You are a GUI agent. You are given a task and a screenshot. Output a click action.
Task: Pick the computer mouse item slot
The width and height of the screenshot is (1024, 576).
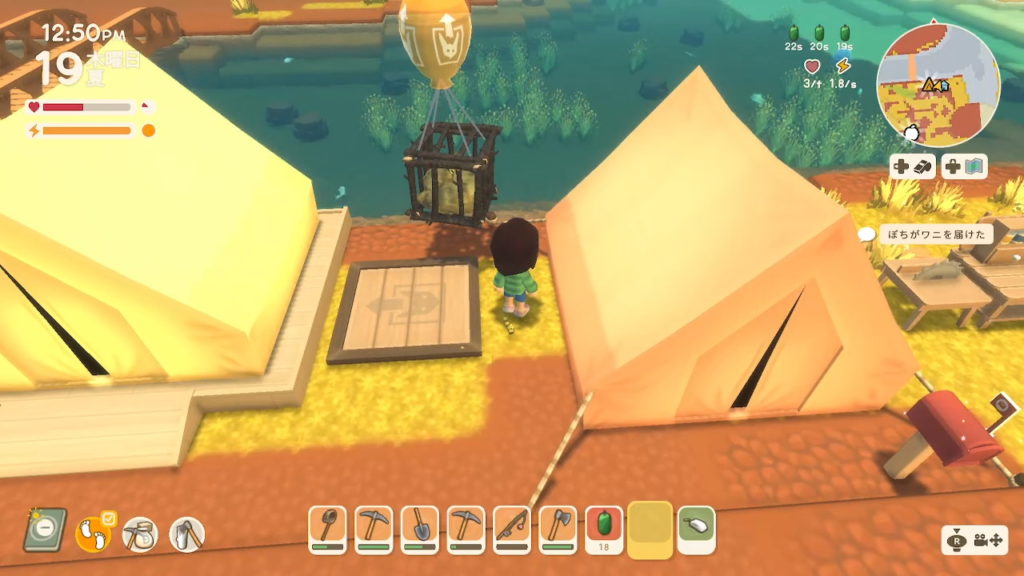696,525
